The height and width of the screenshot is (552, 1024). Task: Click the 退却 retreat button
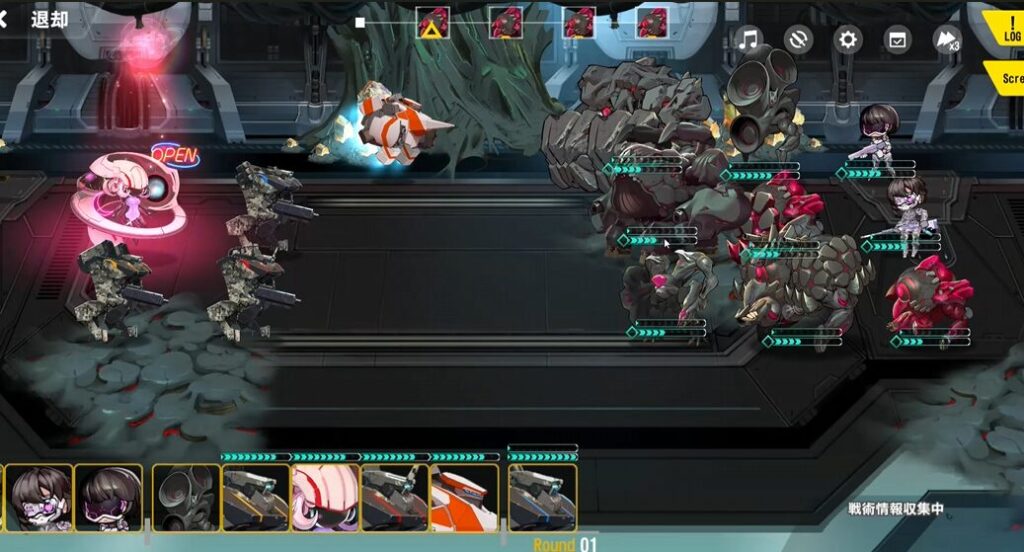(38, 19)
